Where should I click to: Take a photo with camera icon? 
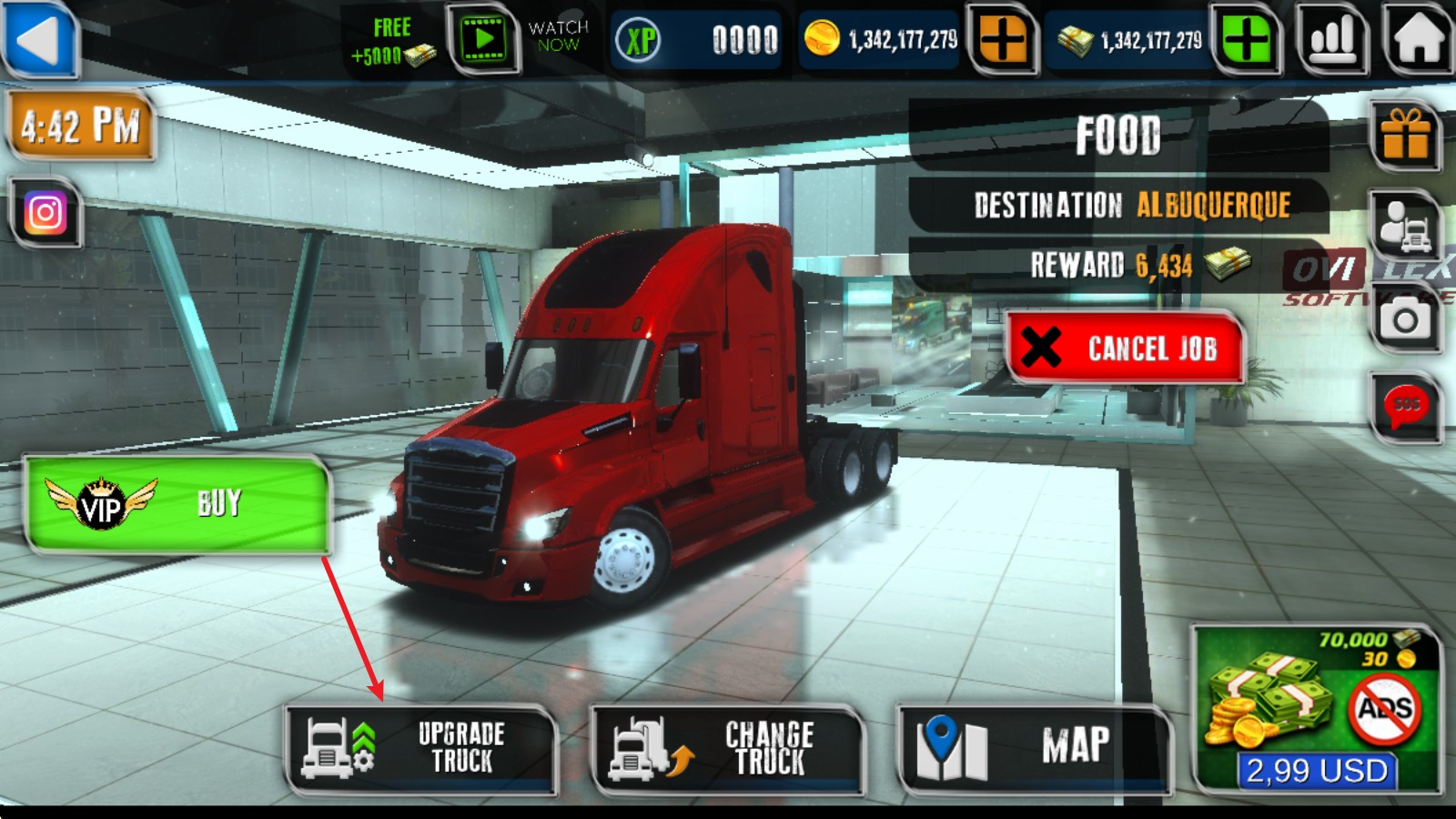pyautogui.click(x=1405, y=319)
